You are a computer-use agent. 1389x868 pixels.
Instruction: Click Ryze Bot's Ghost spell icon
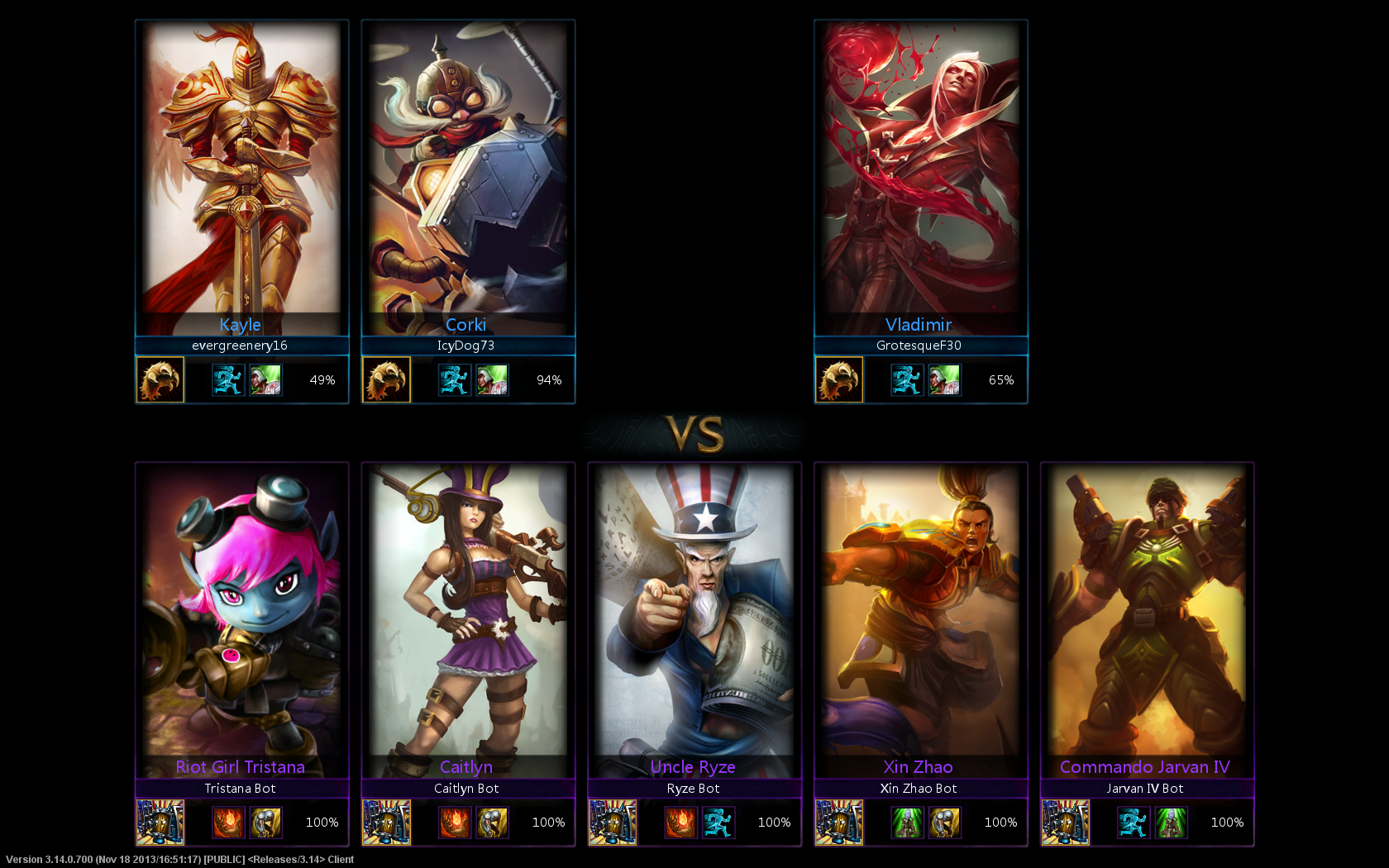(719, 823)
